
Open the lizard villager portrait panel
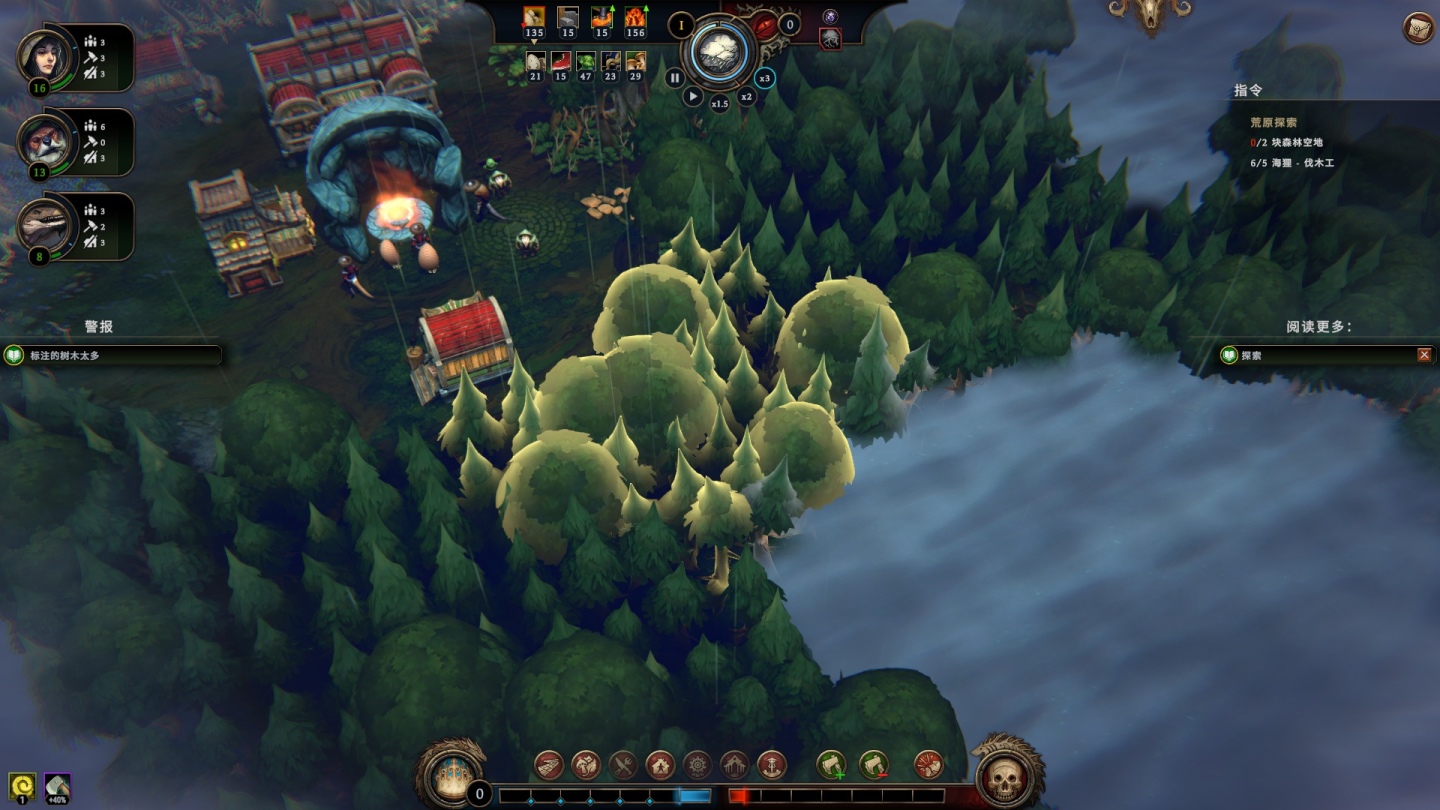pyautogui.click(x=45, y=225)
